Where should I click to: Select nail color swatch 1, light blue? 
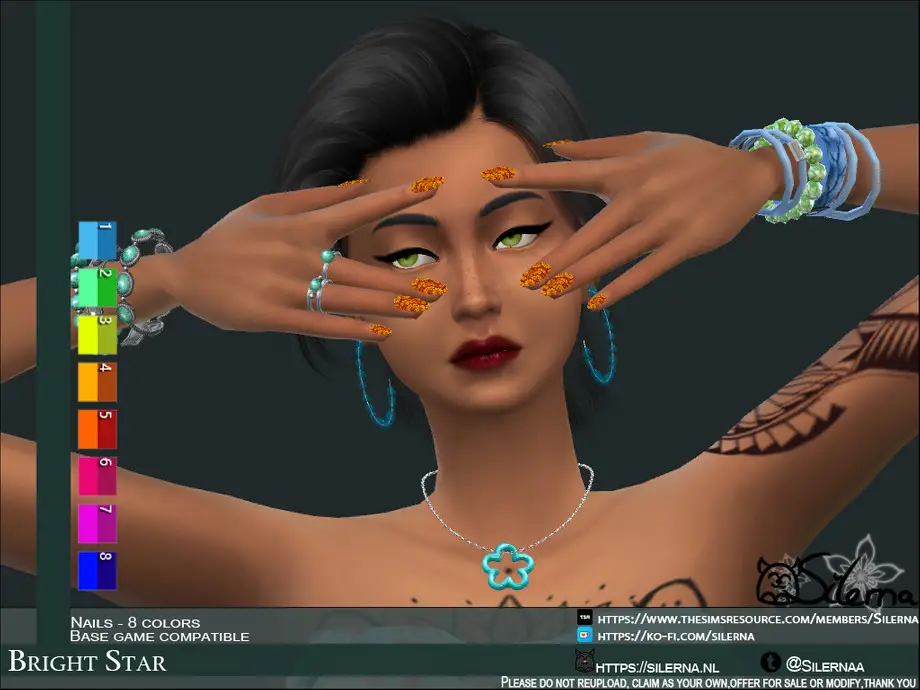pos(97,240)
